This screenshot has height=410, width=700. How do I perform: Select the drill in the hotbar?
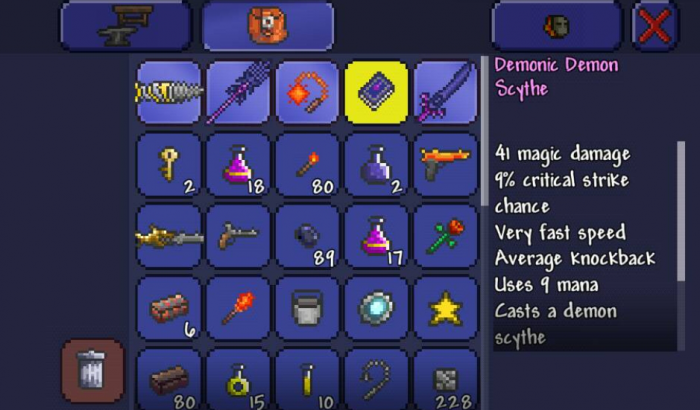(x=169, y=92)
